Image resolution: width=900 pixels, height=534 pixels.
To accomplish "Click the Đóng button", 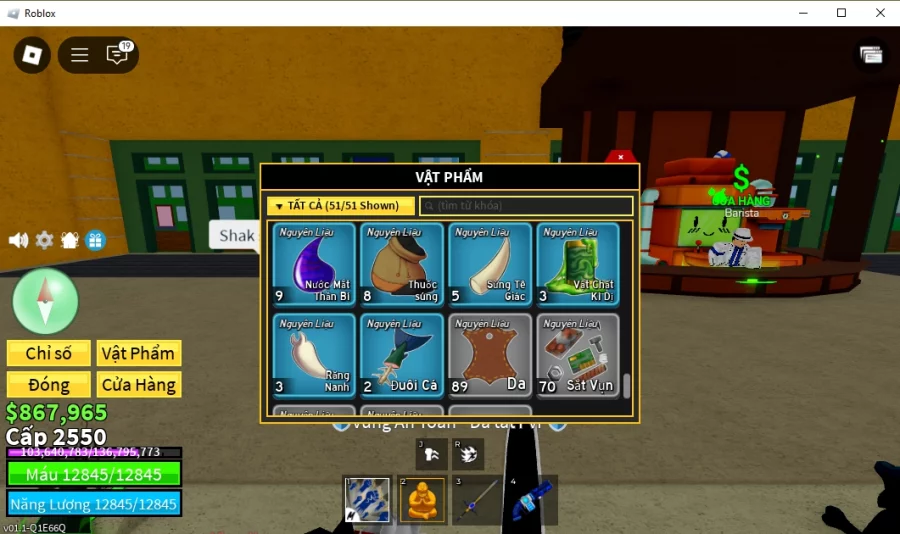I will click(x=48, y=385).
